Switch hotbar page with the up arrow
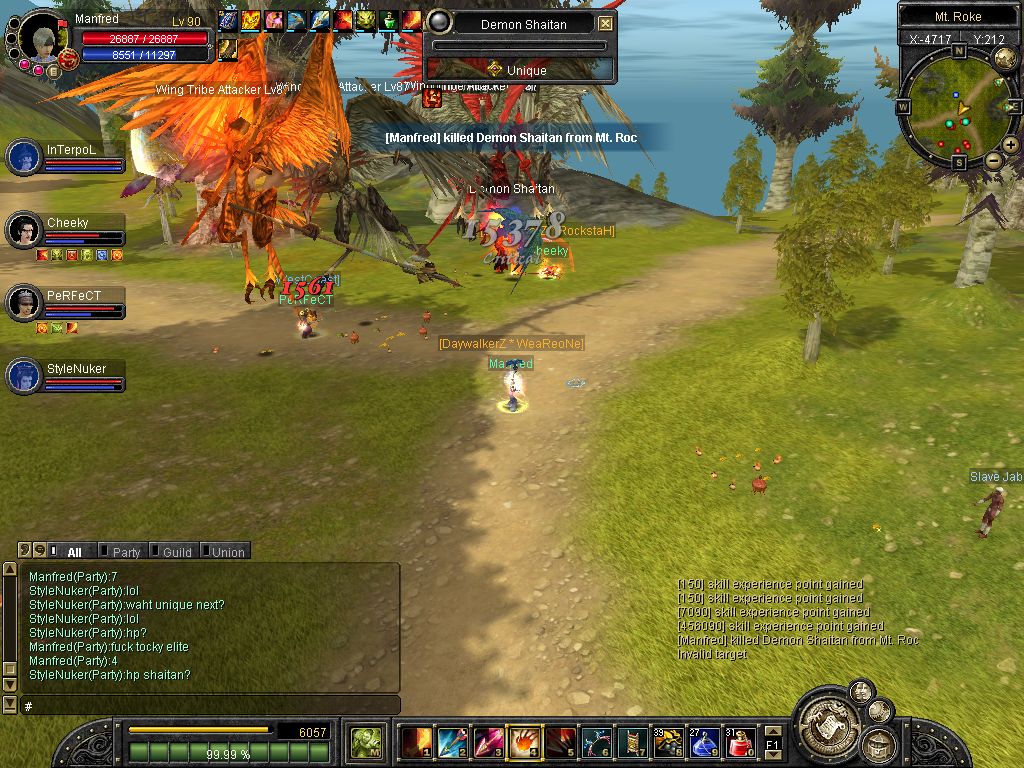 click(772, 731)
